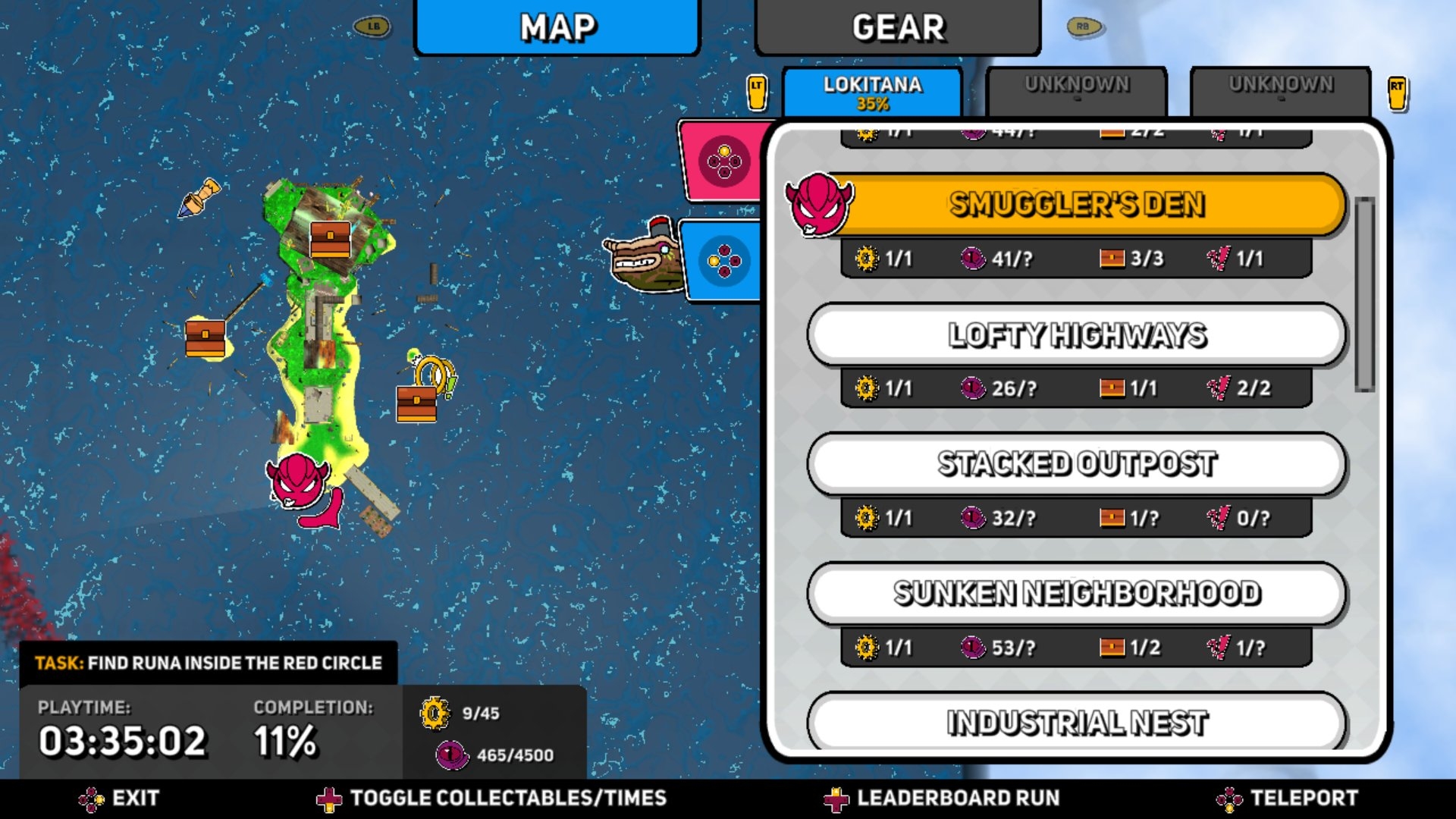Image resolution: width=1456 pixels, height=819 pixels.
Task: Click the treasure chest marker on the island's top
Action: point(330,240)
